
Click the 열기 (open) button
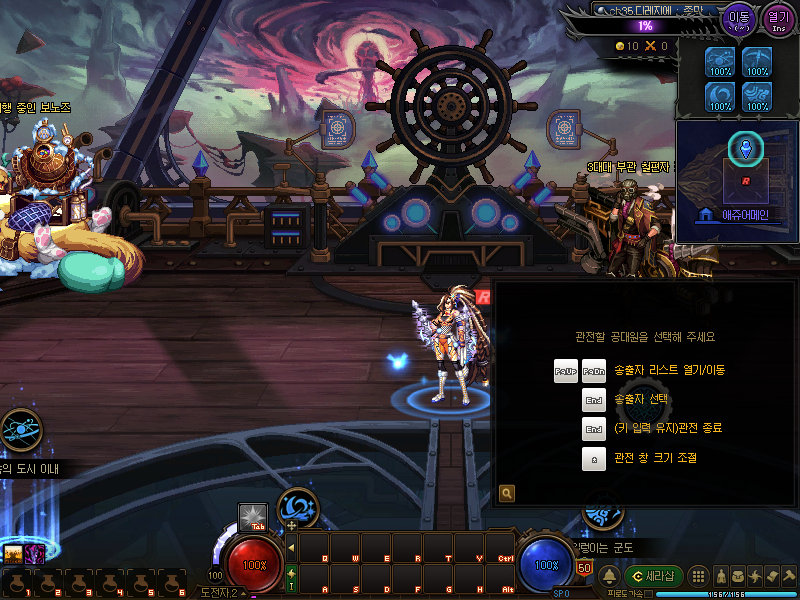pyautogui.click(x=777, y=18)
